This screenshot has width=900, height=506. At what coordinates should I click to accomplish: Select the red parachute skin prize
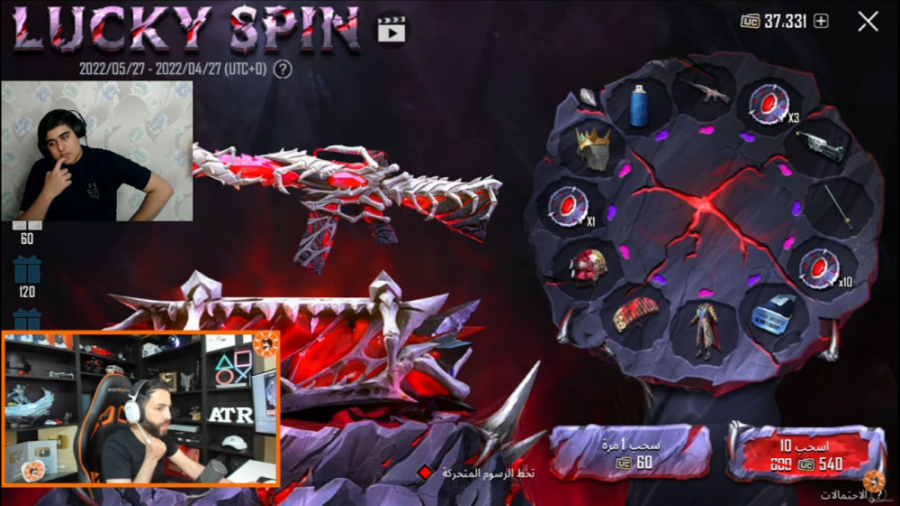tap(637, 312)
